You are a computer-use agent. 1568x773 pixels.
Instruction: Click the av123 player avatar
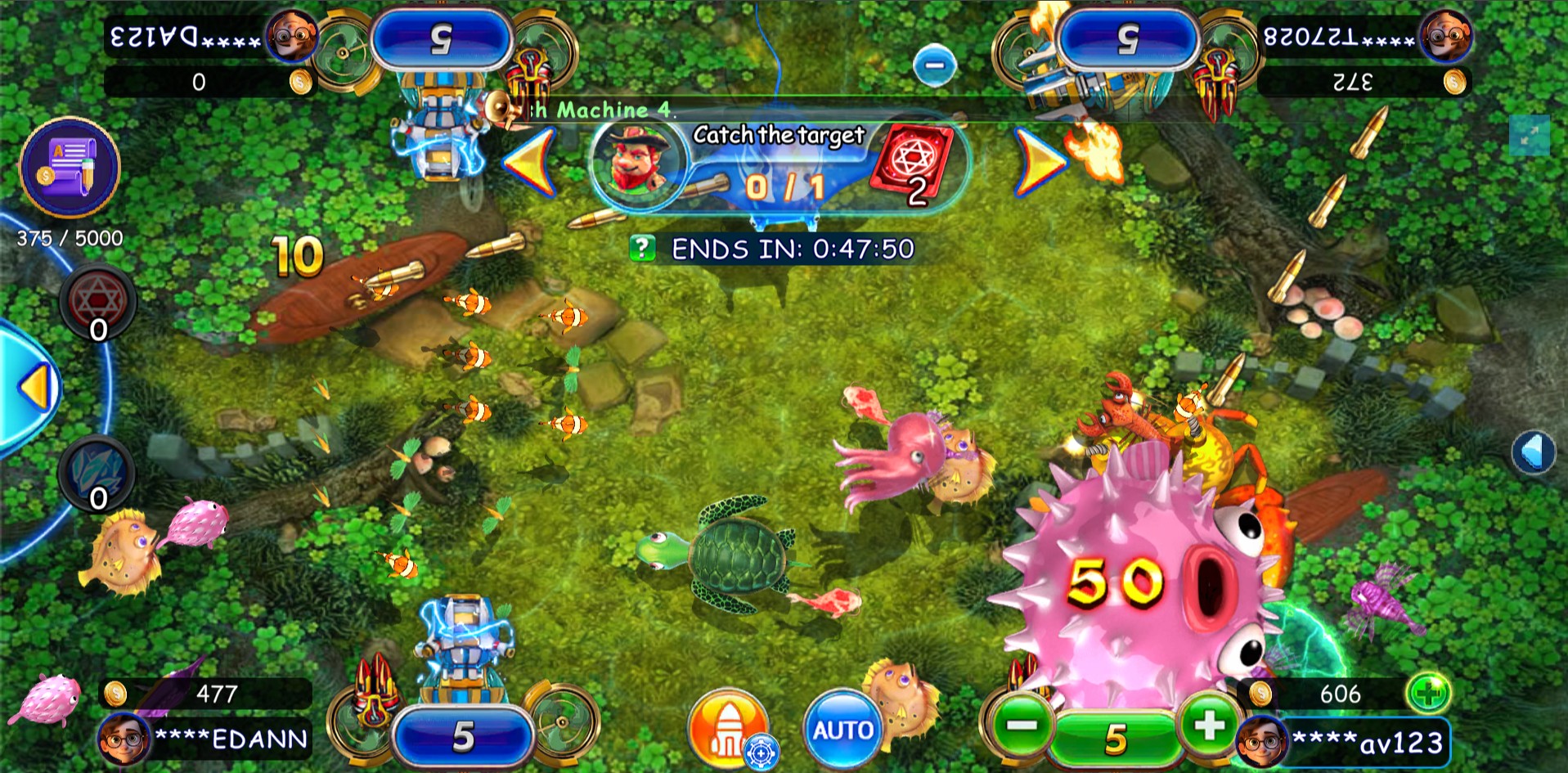point(1261,741)
